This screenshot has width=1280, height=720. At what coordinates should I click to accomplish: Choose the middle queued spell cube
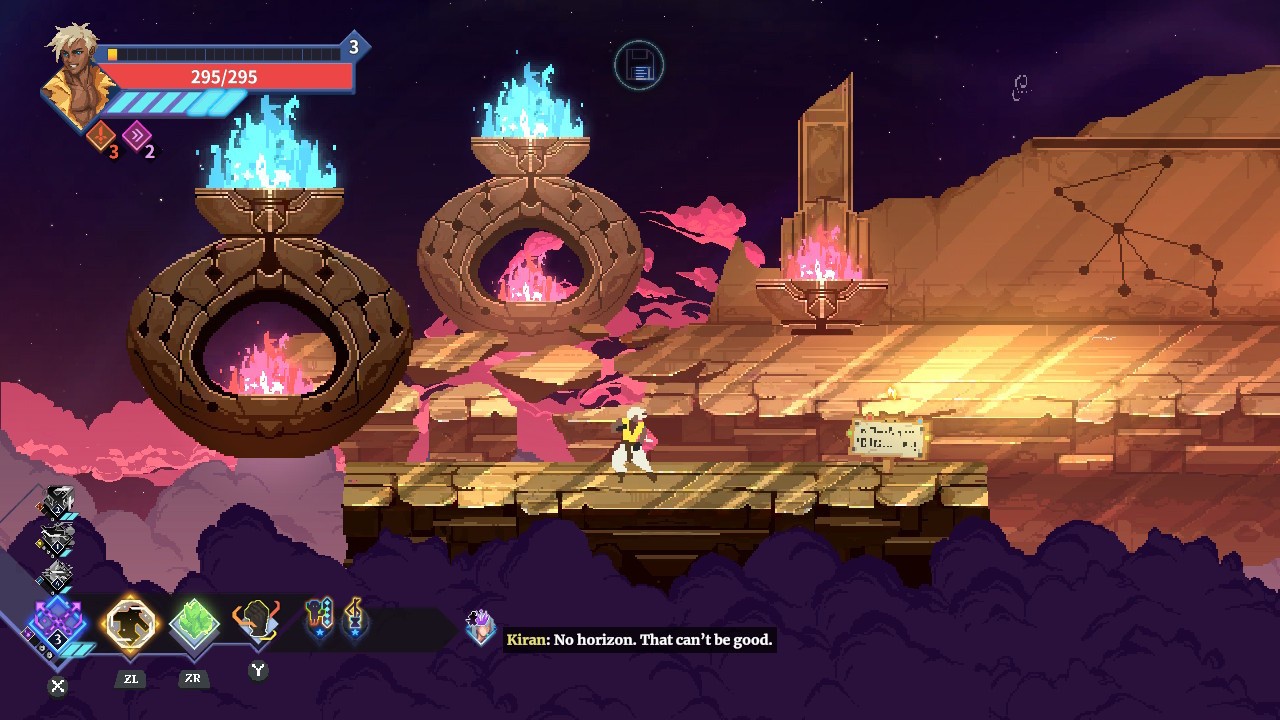[57, 540]
